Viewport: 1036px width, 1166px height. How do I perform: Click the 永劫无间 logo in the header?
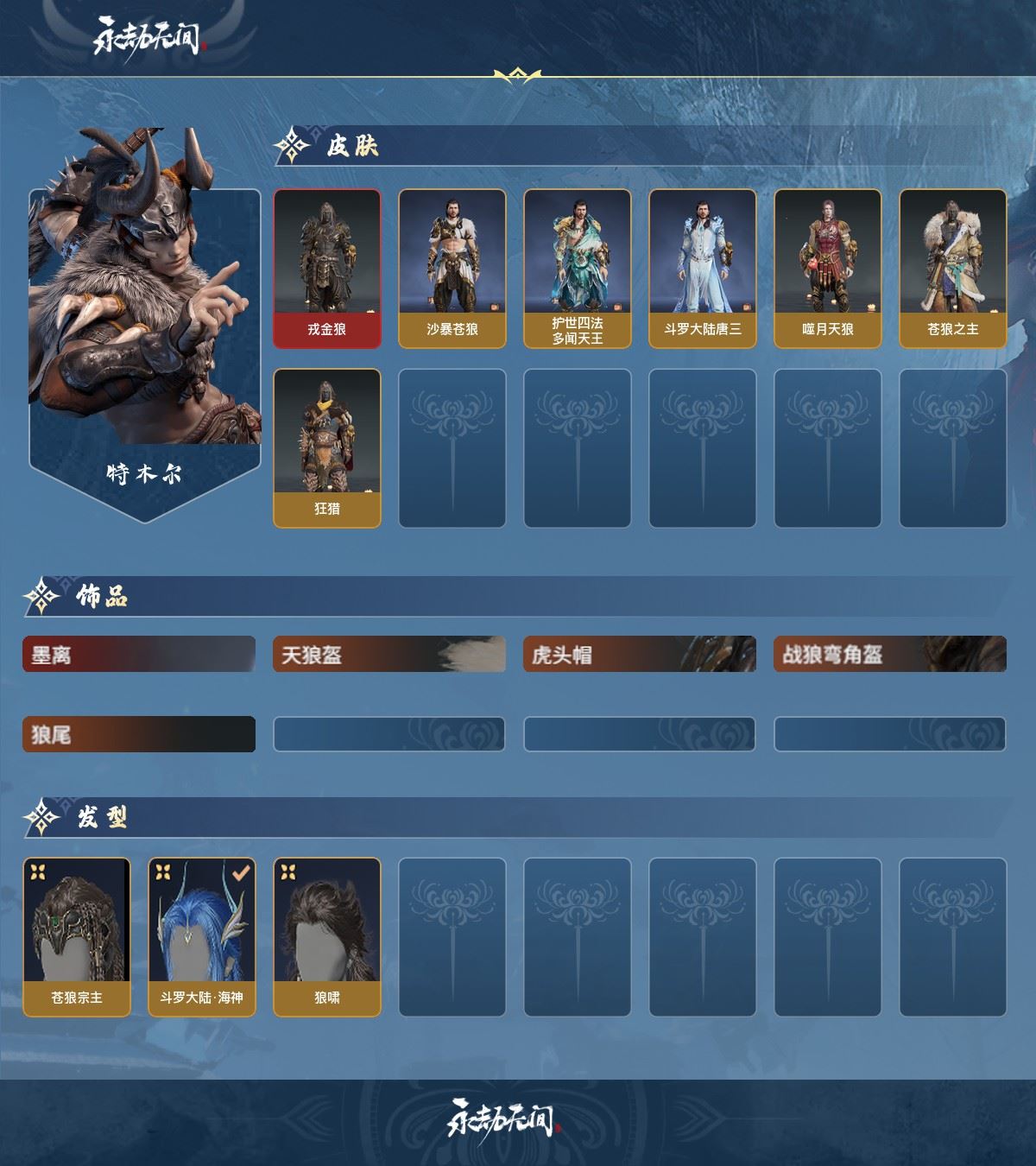tap(148, 39)
